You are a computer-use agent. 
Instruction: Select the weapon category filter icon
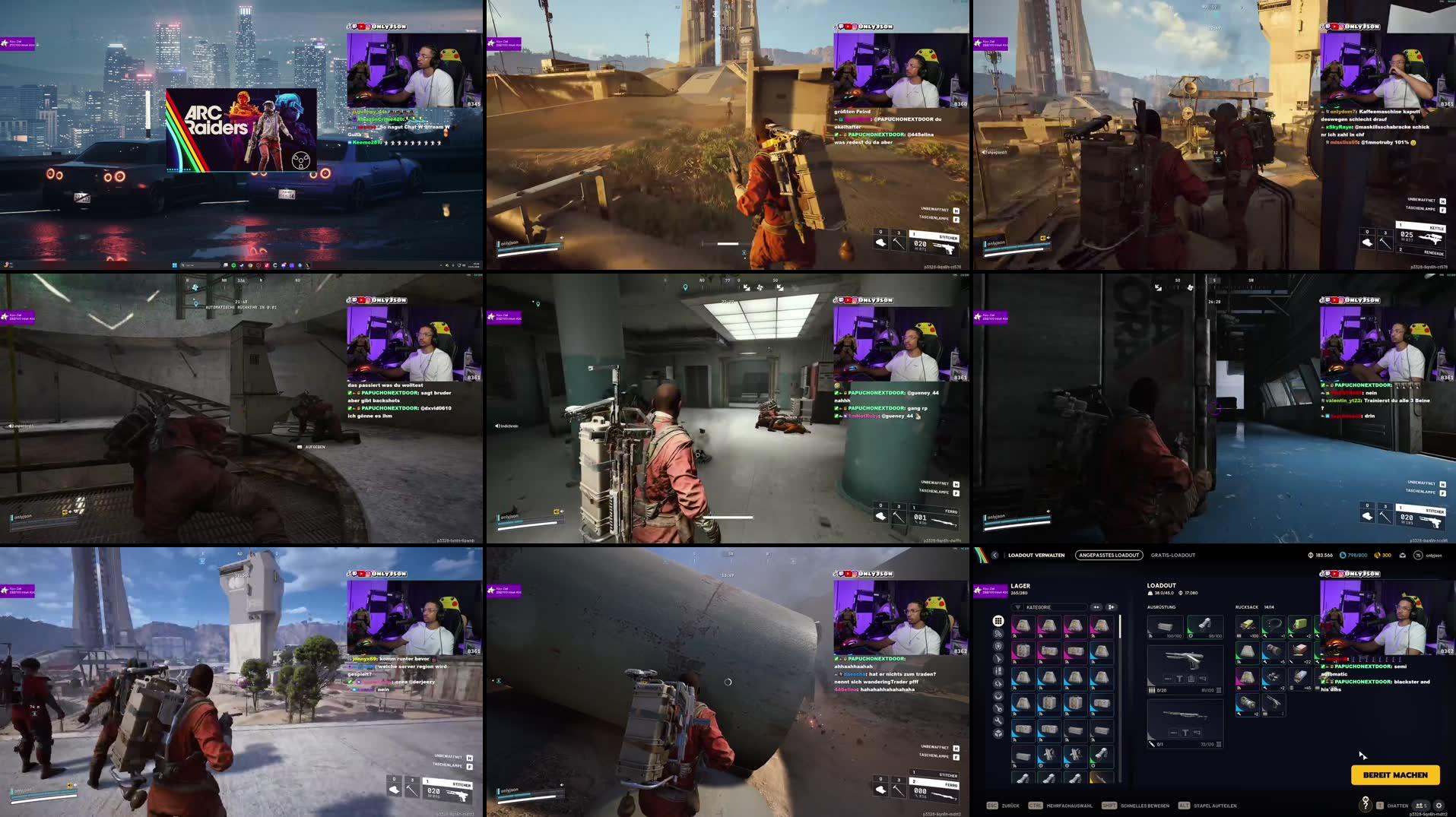click(x=998, y=659)
